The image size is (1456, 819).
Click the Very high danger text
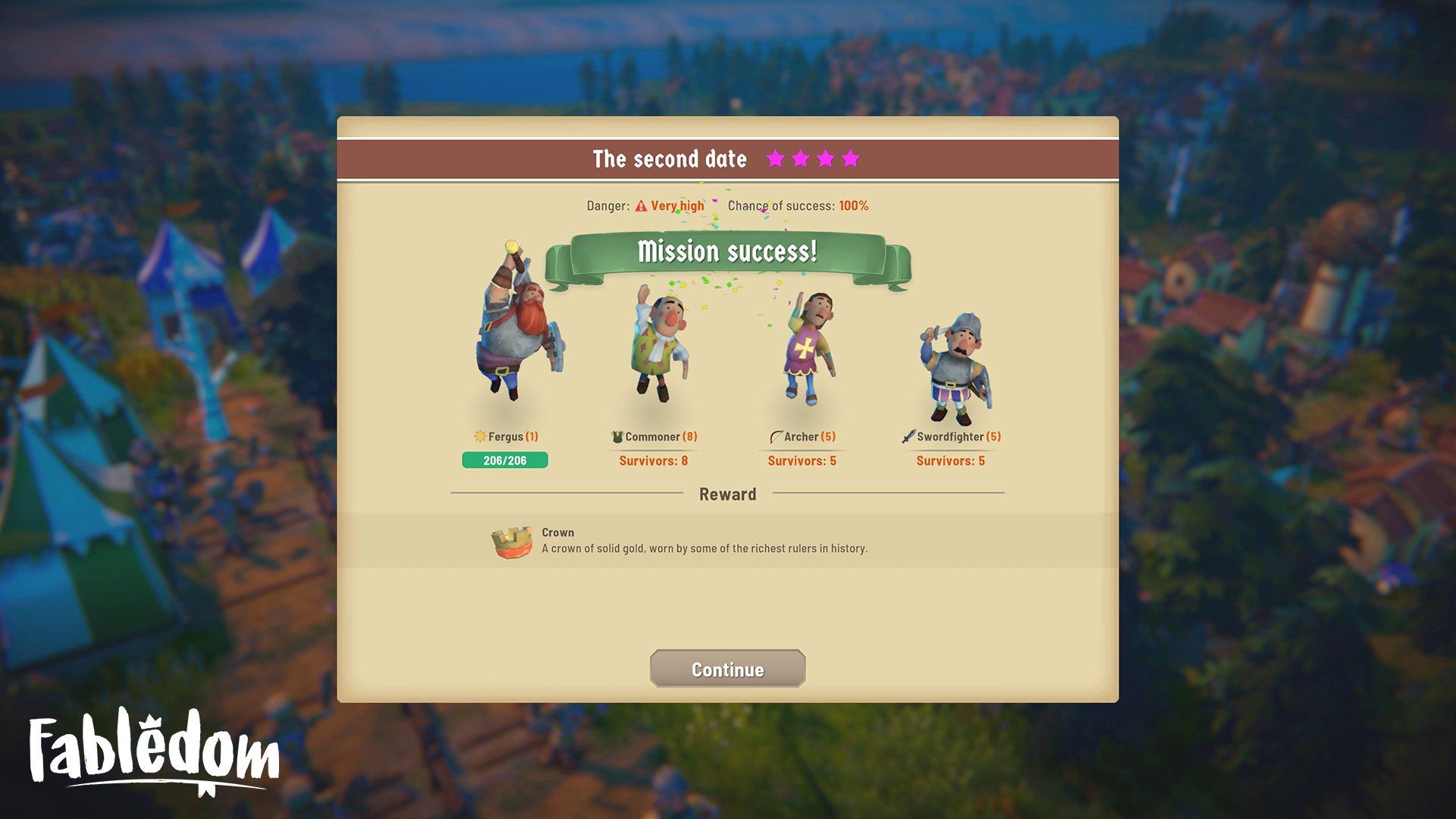tap(679, 205)
